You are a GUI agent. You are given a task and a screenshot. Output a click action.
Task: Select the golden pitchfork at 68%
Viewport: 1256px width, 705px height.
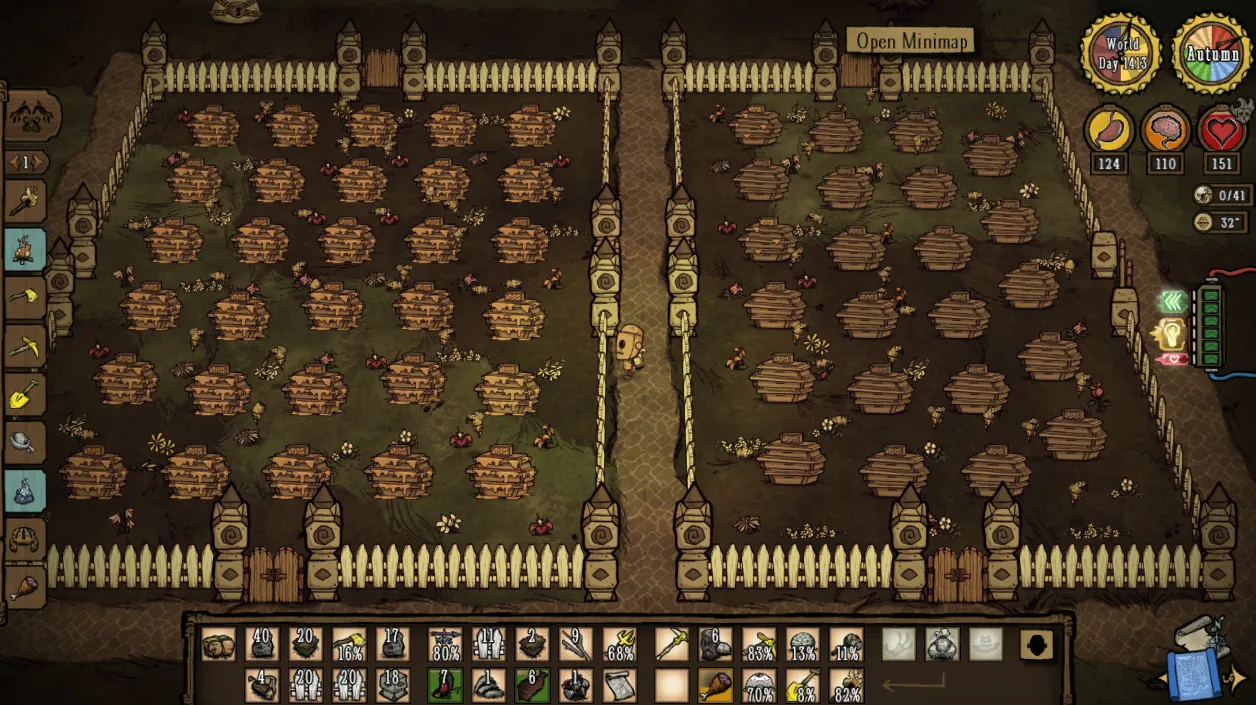619,644
